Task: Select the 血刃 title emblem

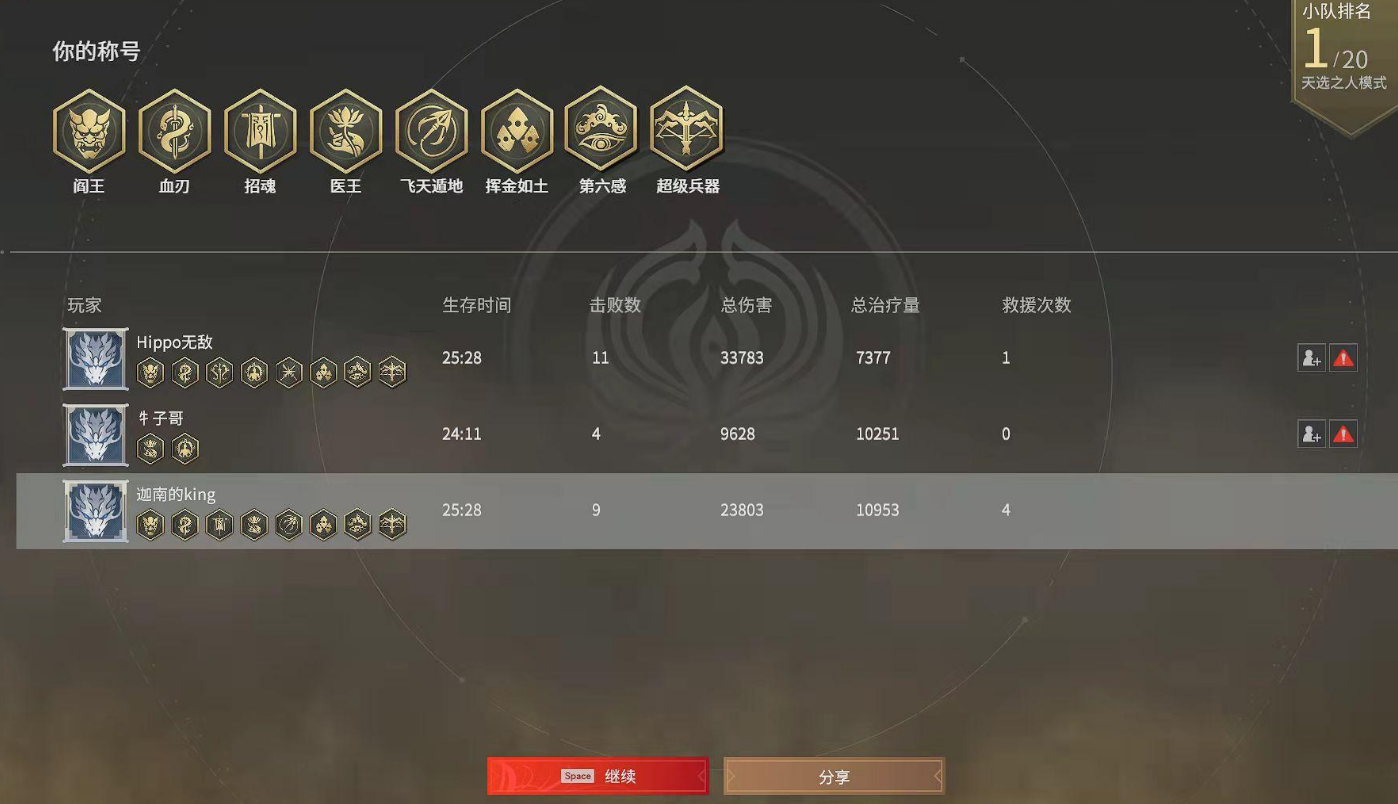Action: pyautogui.click(x=174, y=131)
